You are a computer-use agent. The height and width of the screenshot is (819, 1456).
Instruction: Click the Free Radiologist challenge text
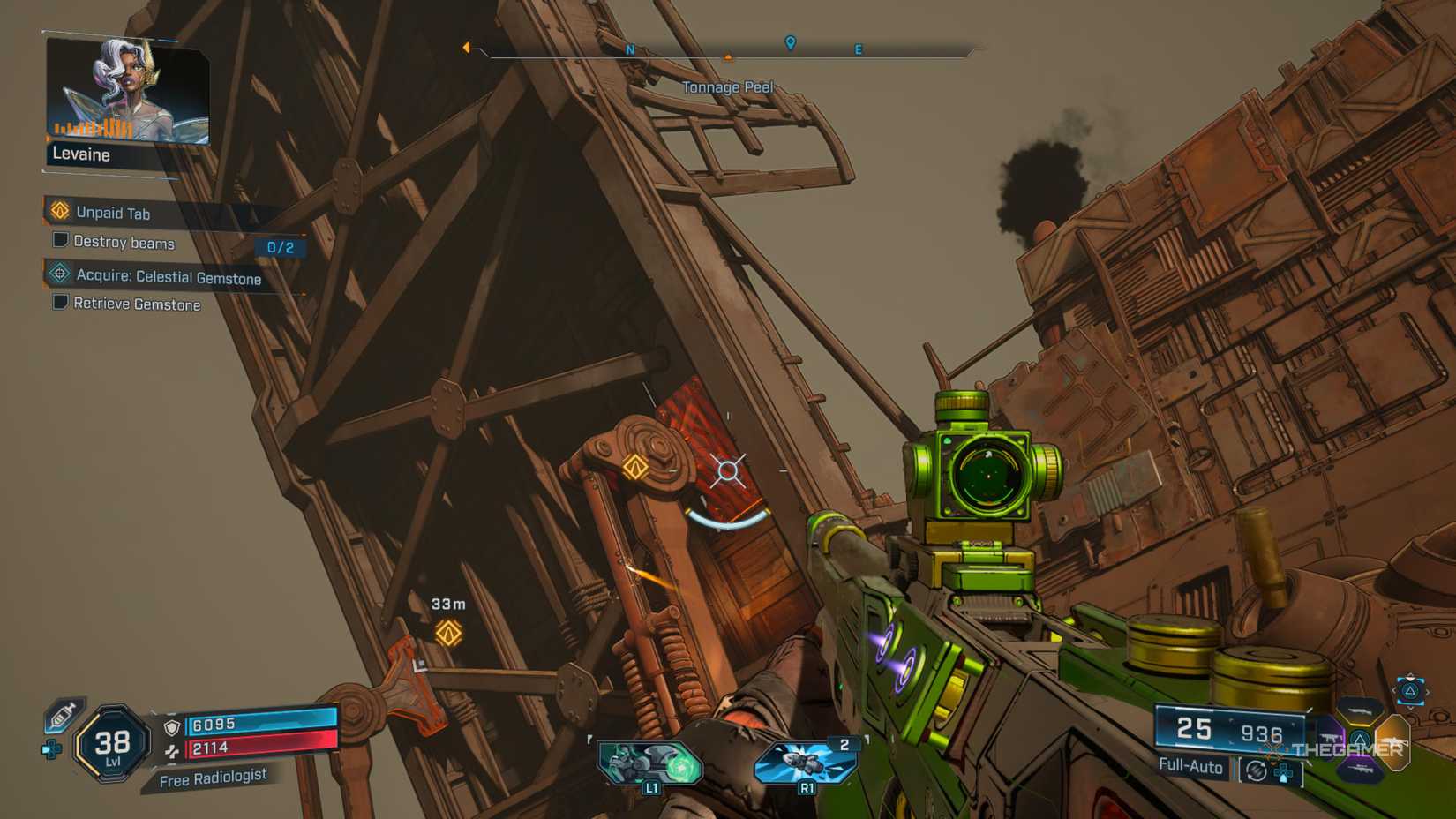pos(214,778)
